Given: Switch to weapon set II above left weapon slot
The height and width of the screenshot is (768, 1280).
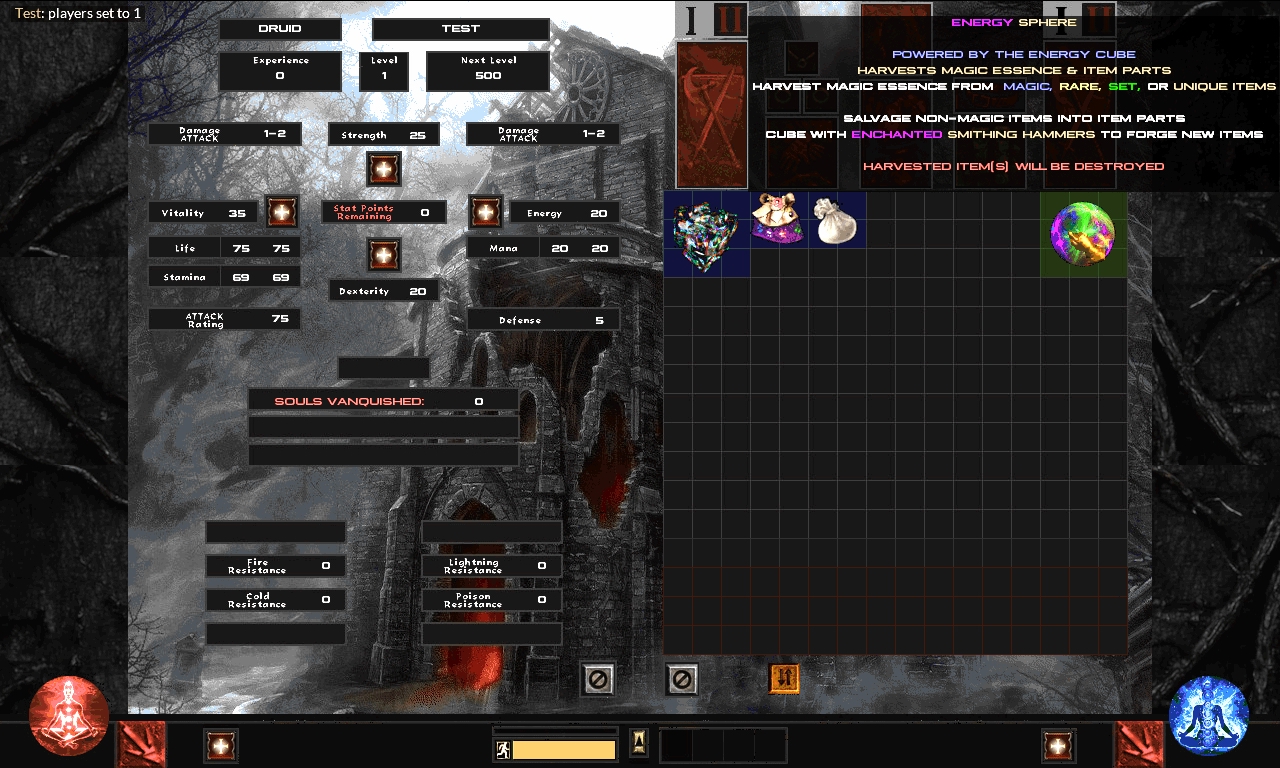Looking at the screenshot, I should (730, 19).
